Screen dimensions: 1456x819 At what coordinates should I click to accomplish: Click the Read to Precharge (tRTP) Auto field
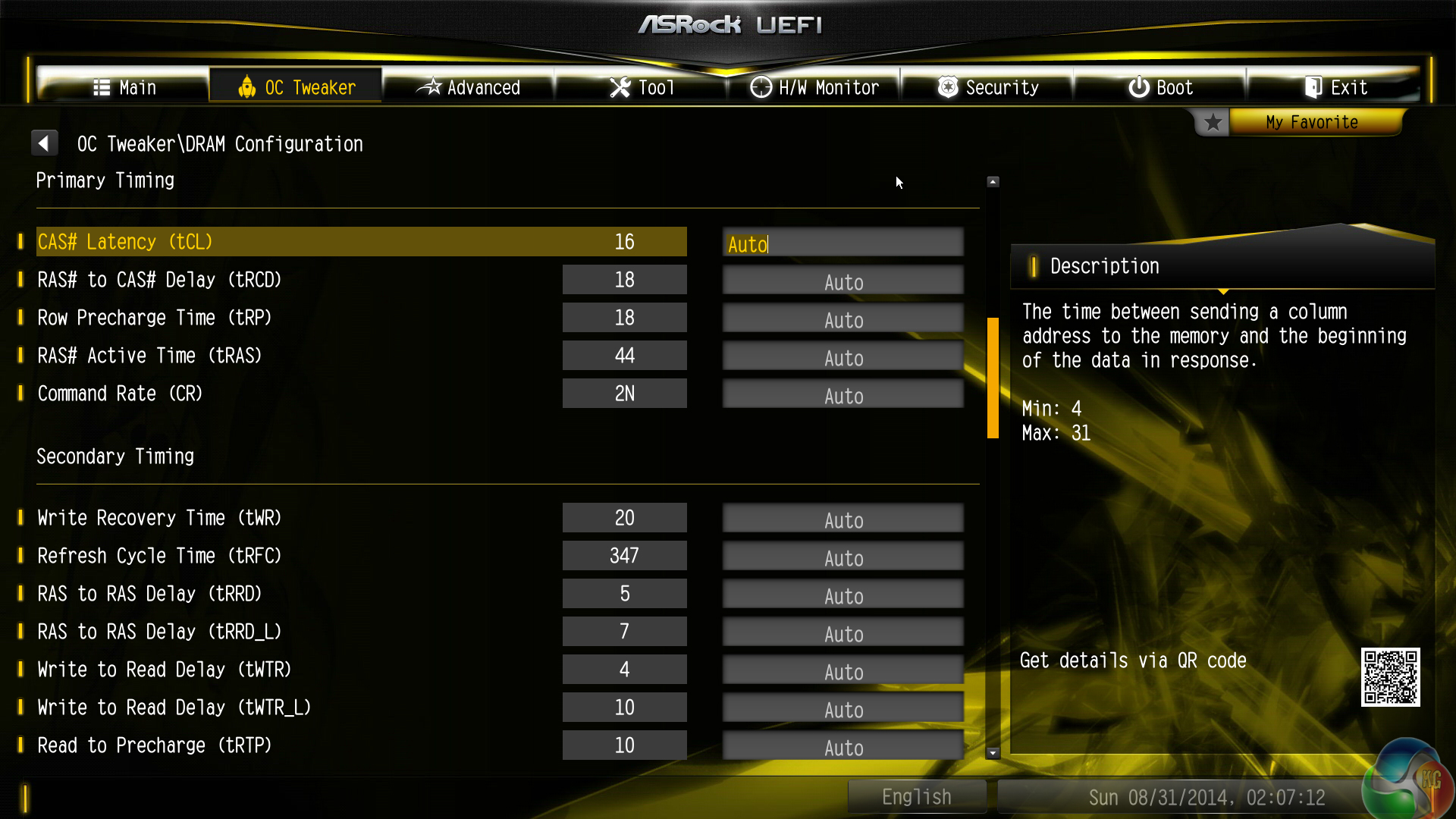click(x=843, y=747)
